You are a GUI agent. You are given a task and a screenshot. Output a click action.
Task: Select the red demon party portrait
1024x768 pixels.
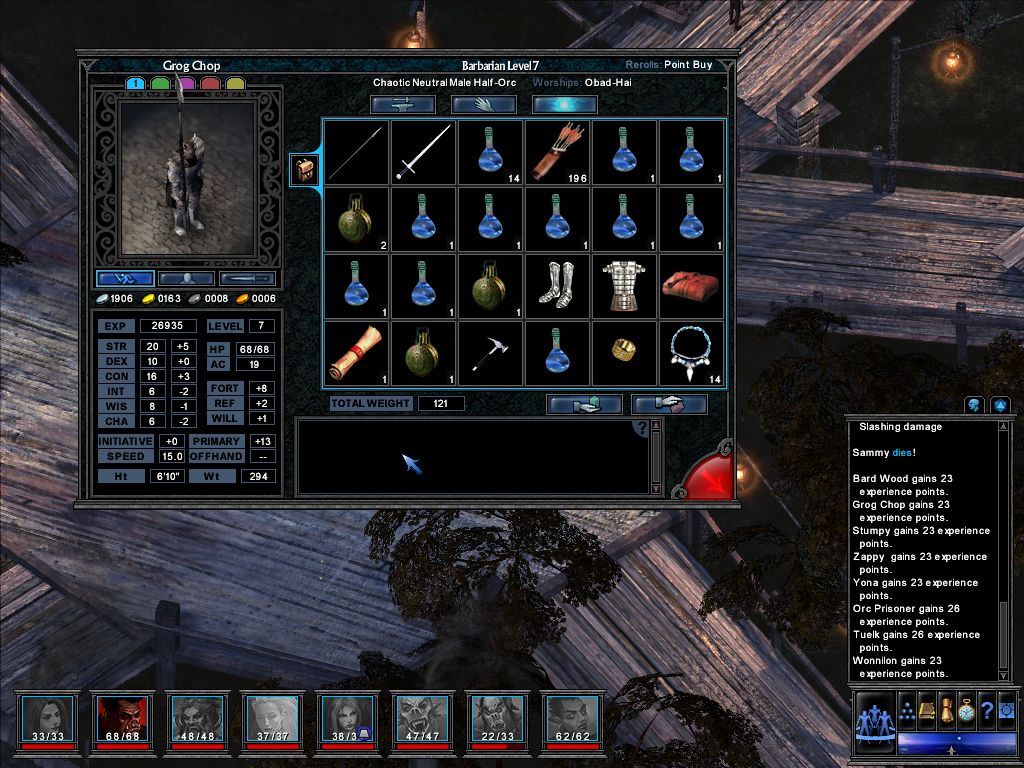coord(122,718)
